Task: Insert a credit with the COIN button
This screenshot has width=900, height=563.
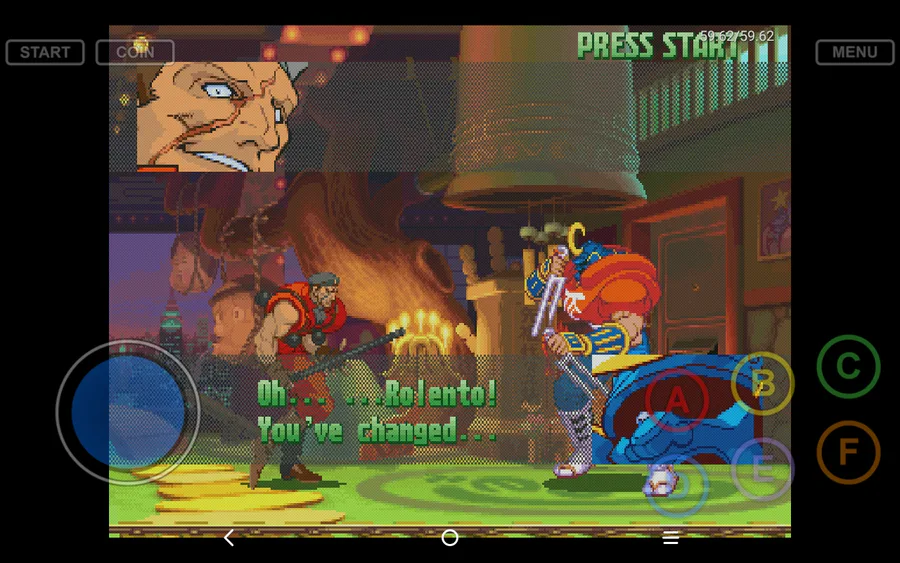Action: (135, 52)
